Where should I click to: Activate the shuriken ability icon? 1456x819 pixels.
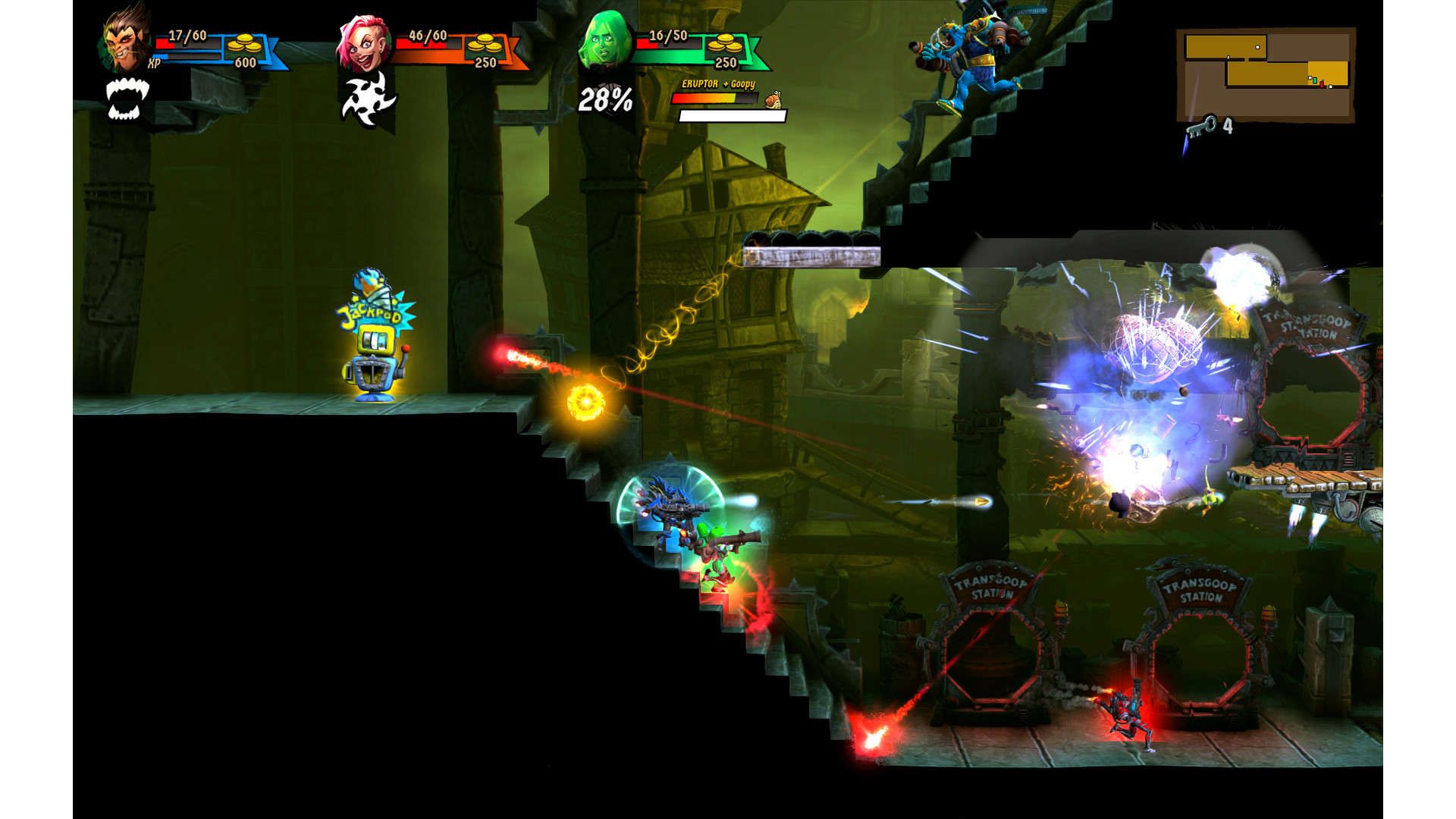[369, 101]
